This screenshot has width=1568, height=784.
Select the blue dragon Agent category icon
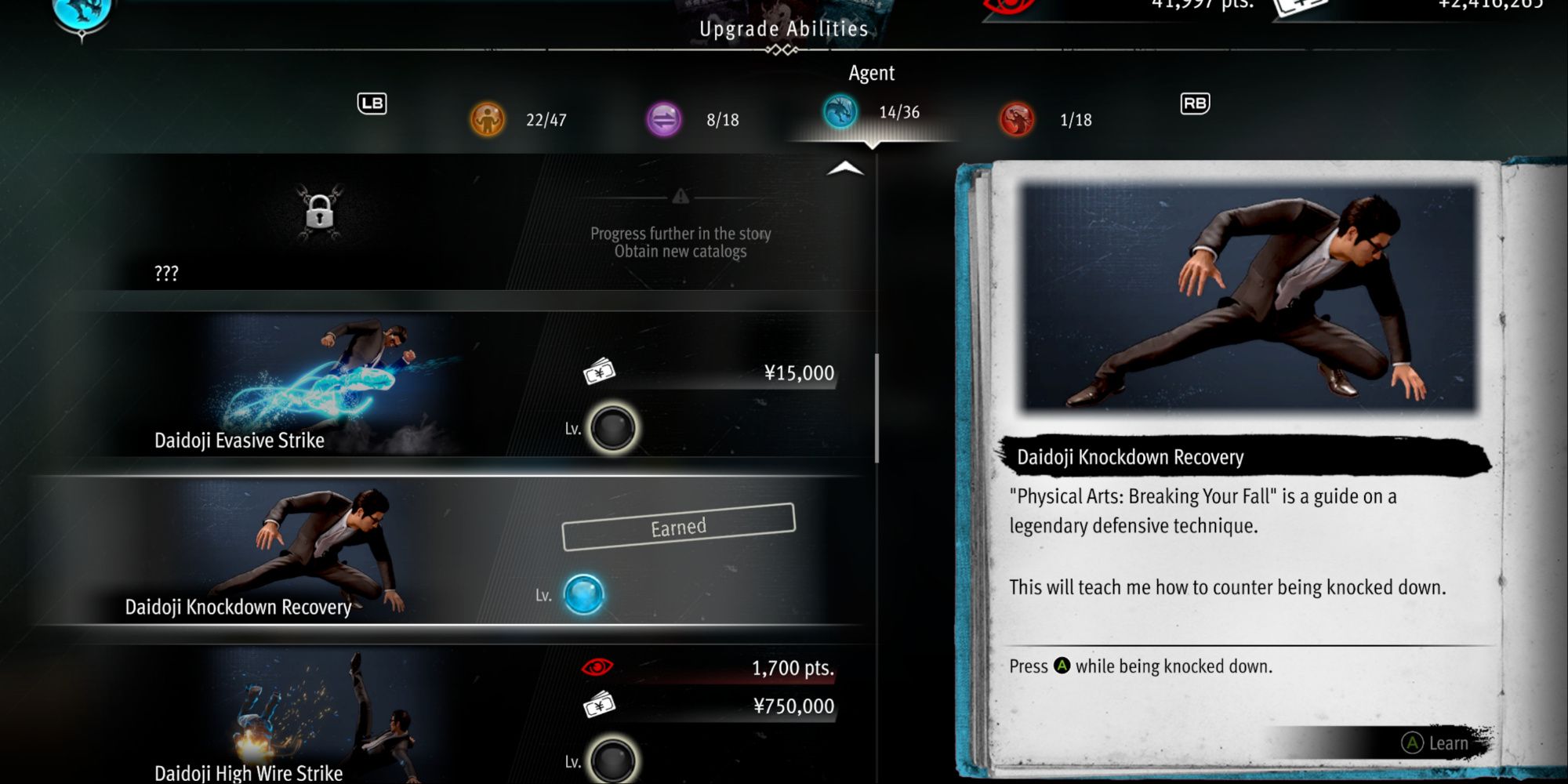tap(842, 112)
